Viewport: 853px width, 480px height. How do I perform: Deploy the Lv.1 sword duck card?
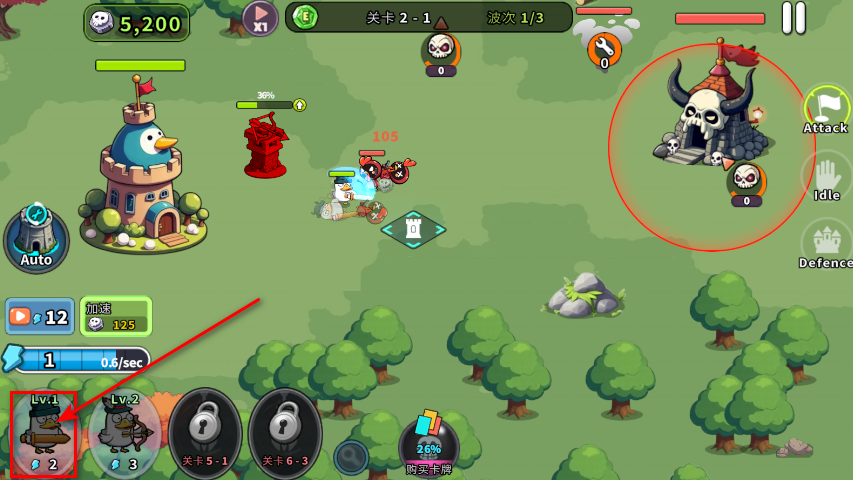[43, 434]
